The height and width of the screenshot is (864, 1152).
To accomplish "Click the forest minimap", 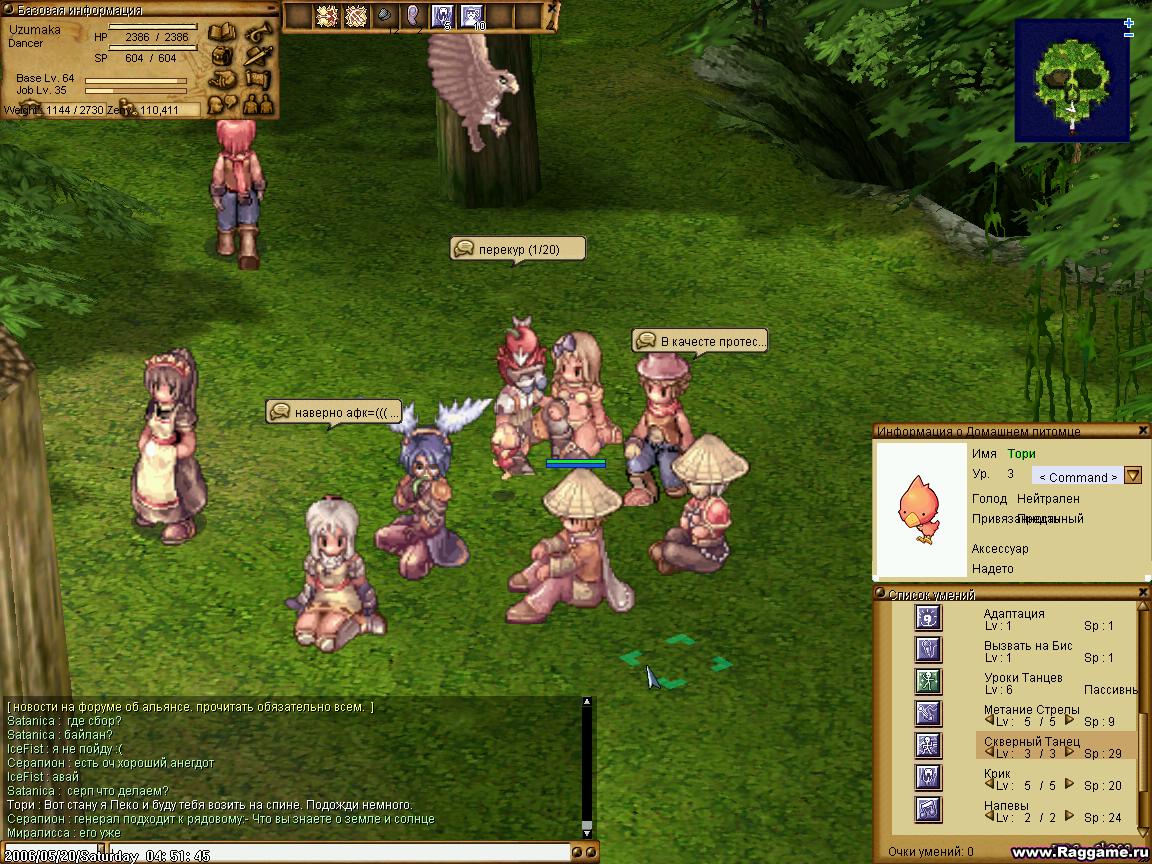I will click(1071, 80).
